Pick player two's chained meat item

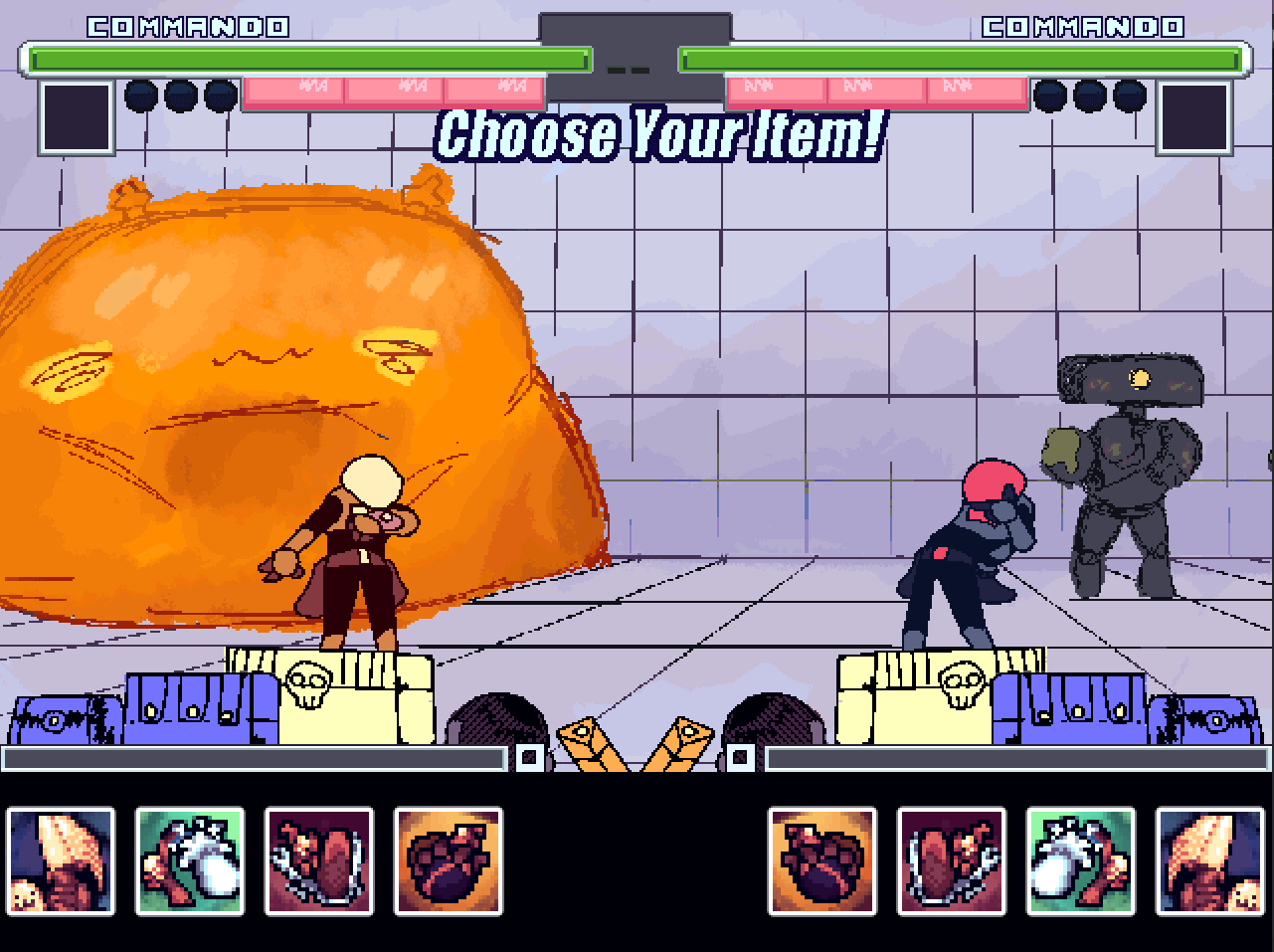click(952, 861)
